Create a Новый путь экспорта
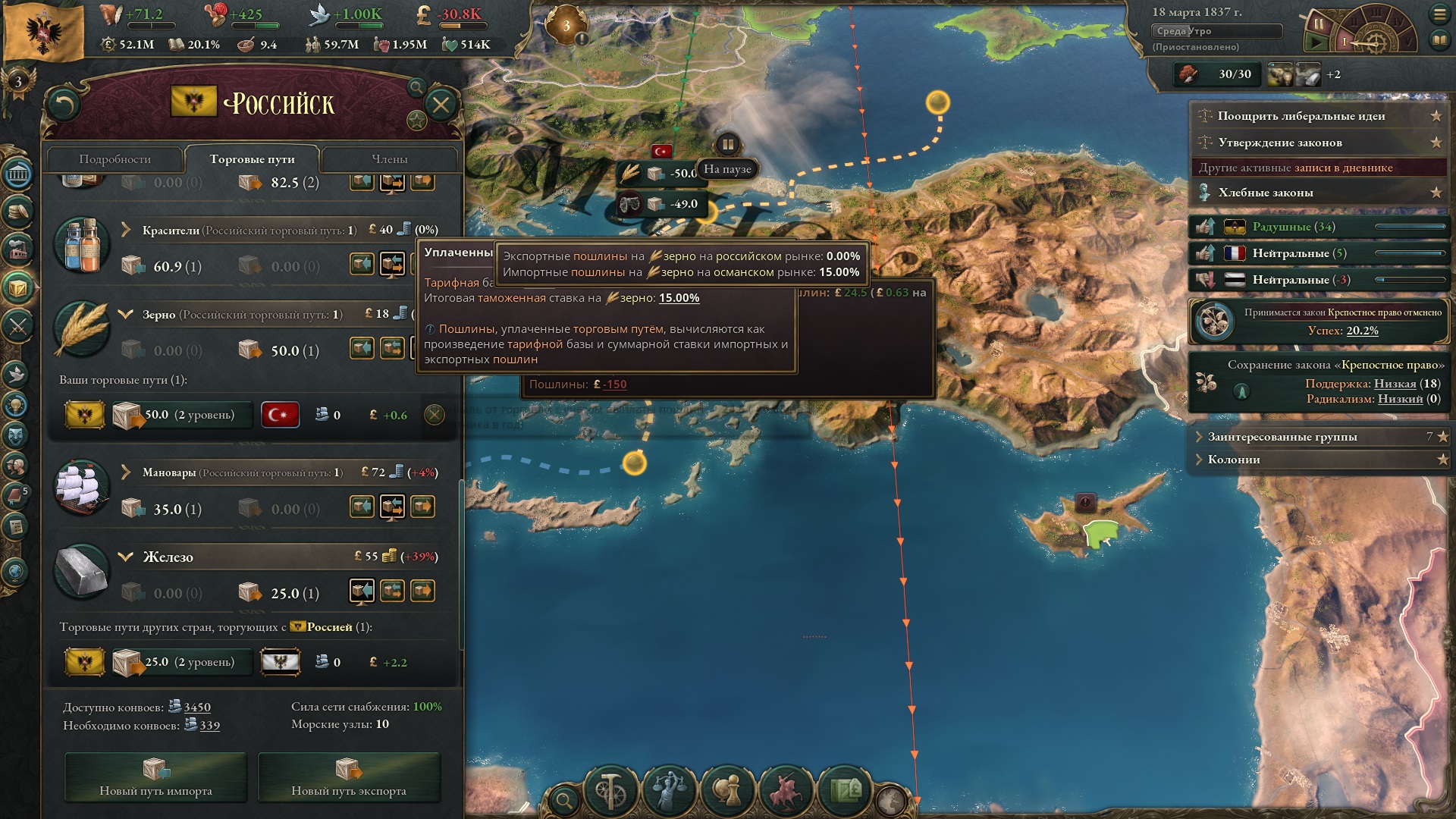 tap(349, 777)
